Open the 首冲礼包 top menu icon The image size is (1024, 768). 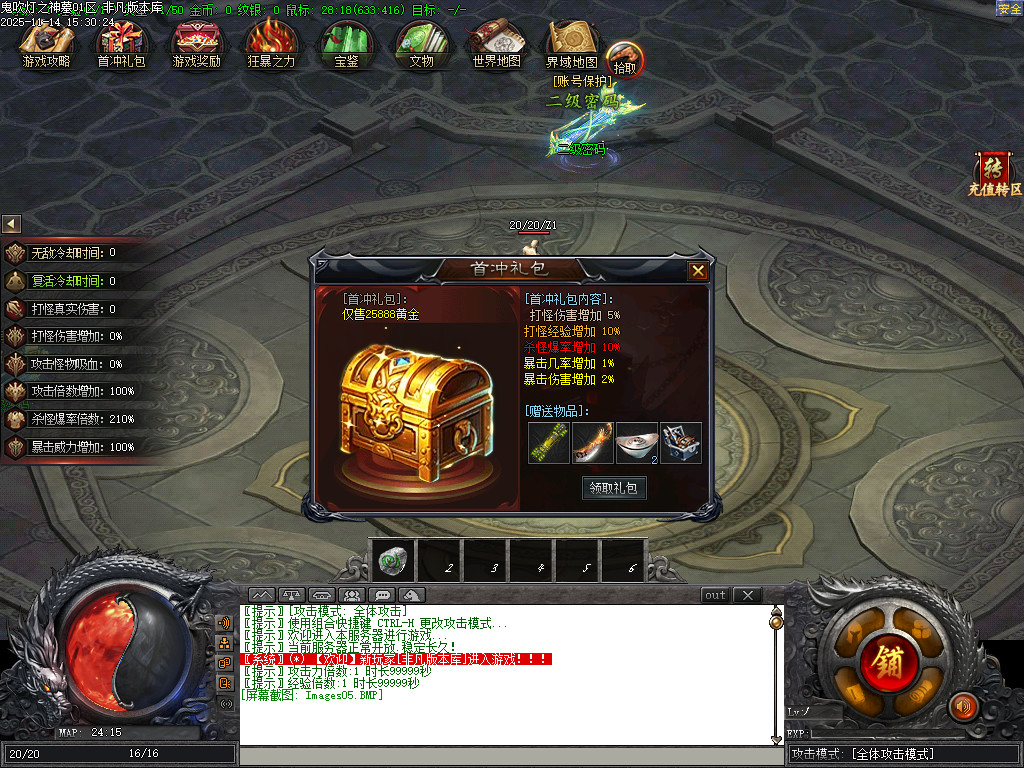tap(121, 44)
